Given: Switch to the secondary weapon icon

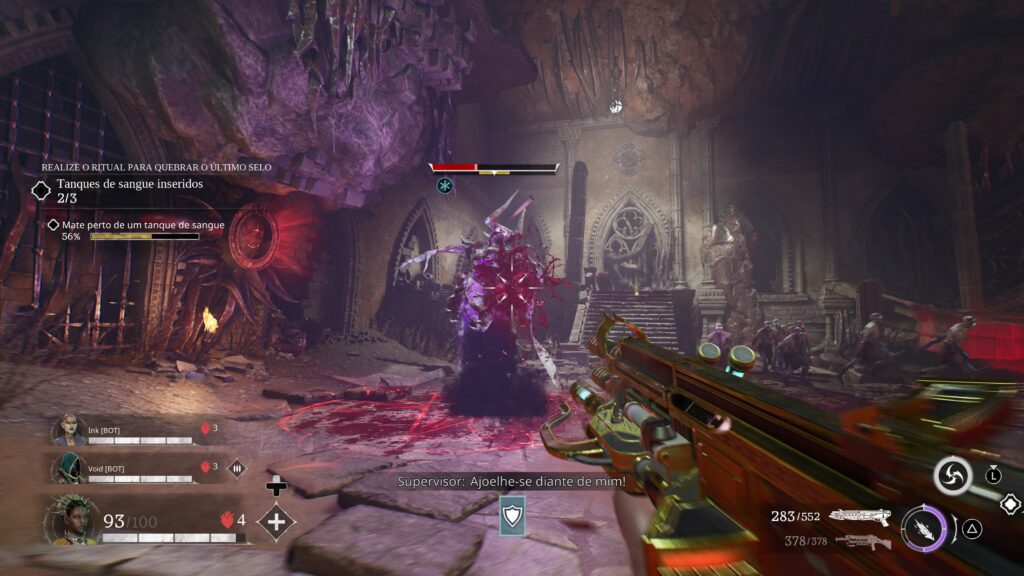Looking at the screenshot, I should [x=863, y=541].
